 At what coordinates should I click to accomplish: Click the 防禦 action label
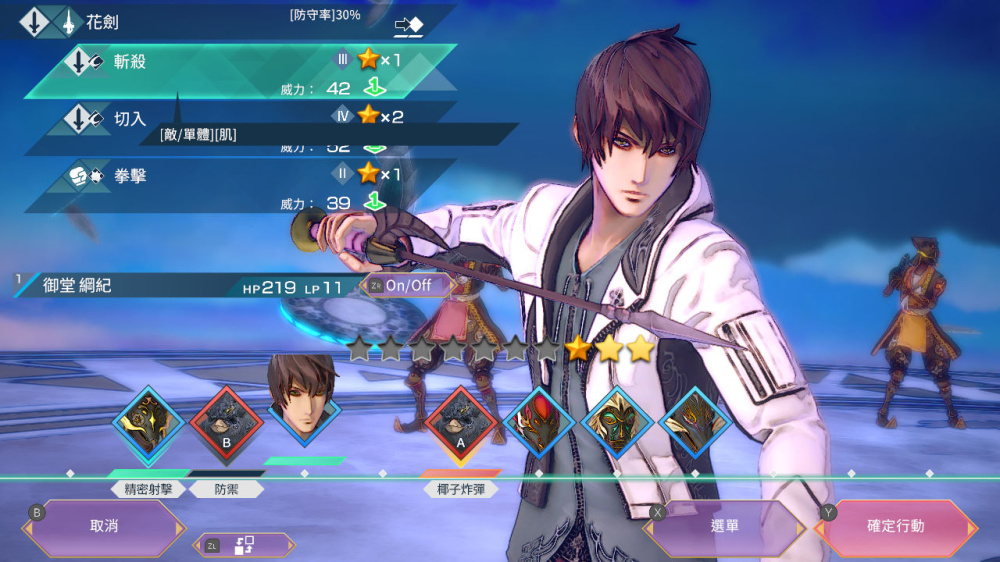point(226,489)
